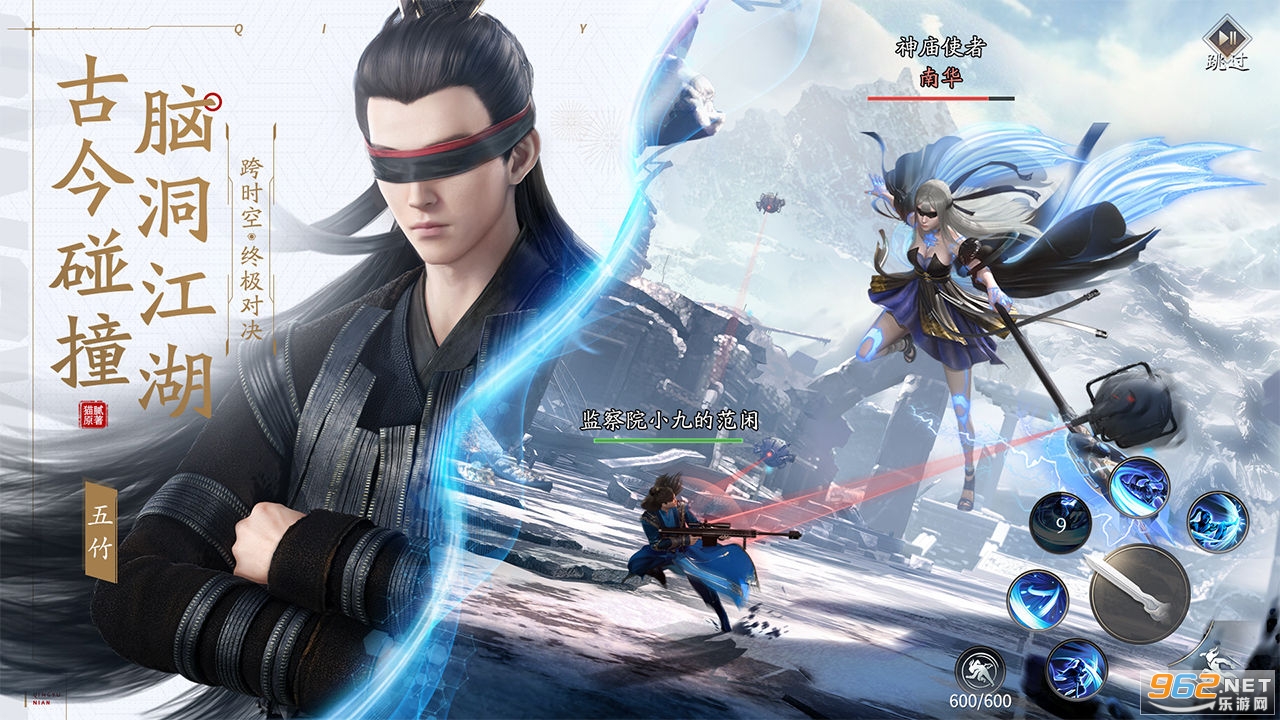Cast the blue swirl skill left of attack
This screenshot has width=1280, height=720.
tap(1037, 601)
